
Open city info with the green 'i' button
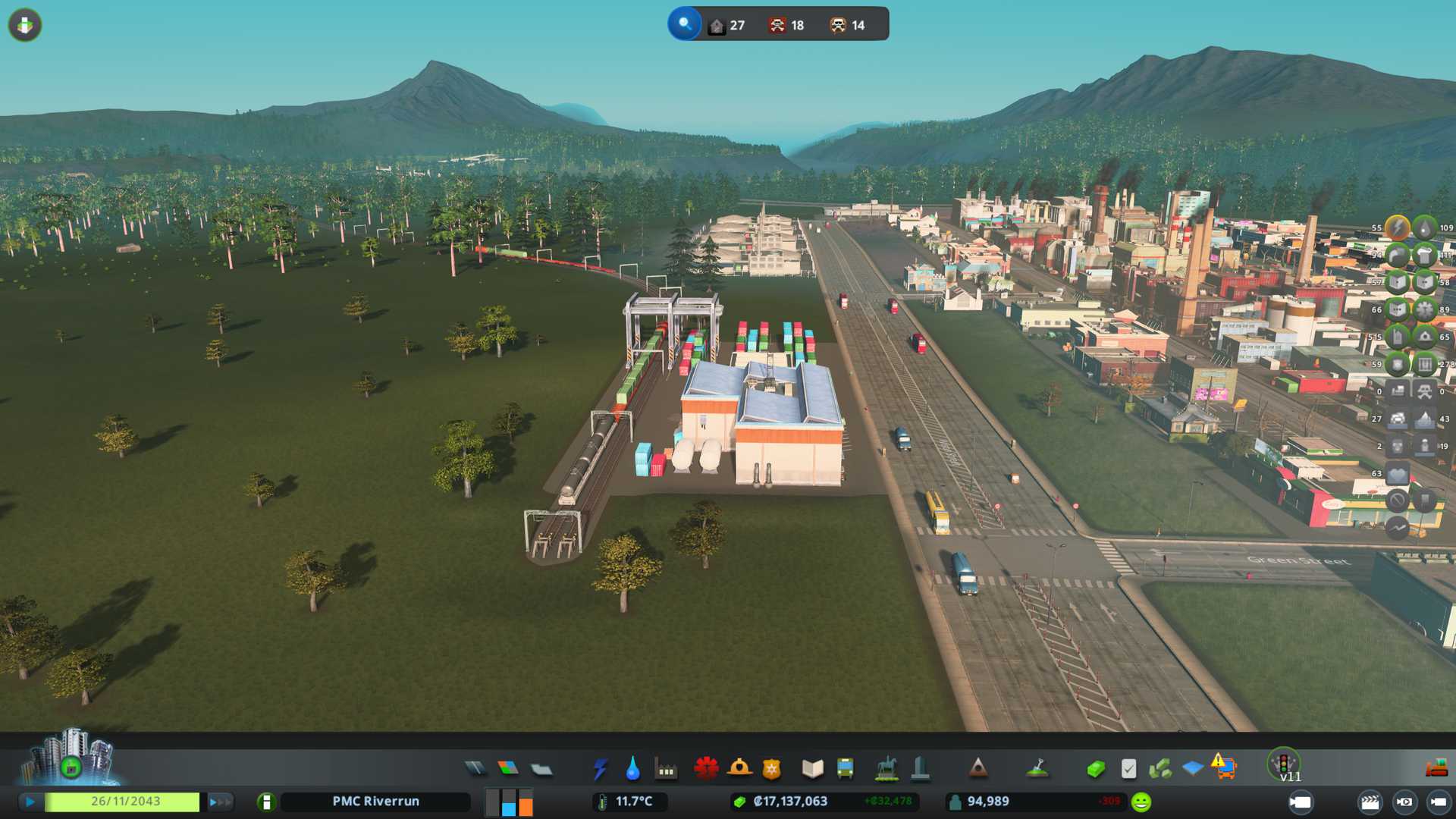pos(266,802)
